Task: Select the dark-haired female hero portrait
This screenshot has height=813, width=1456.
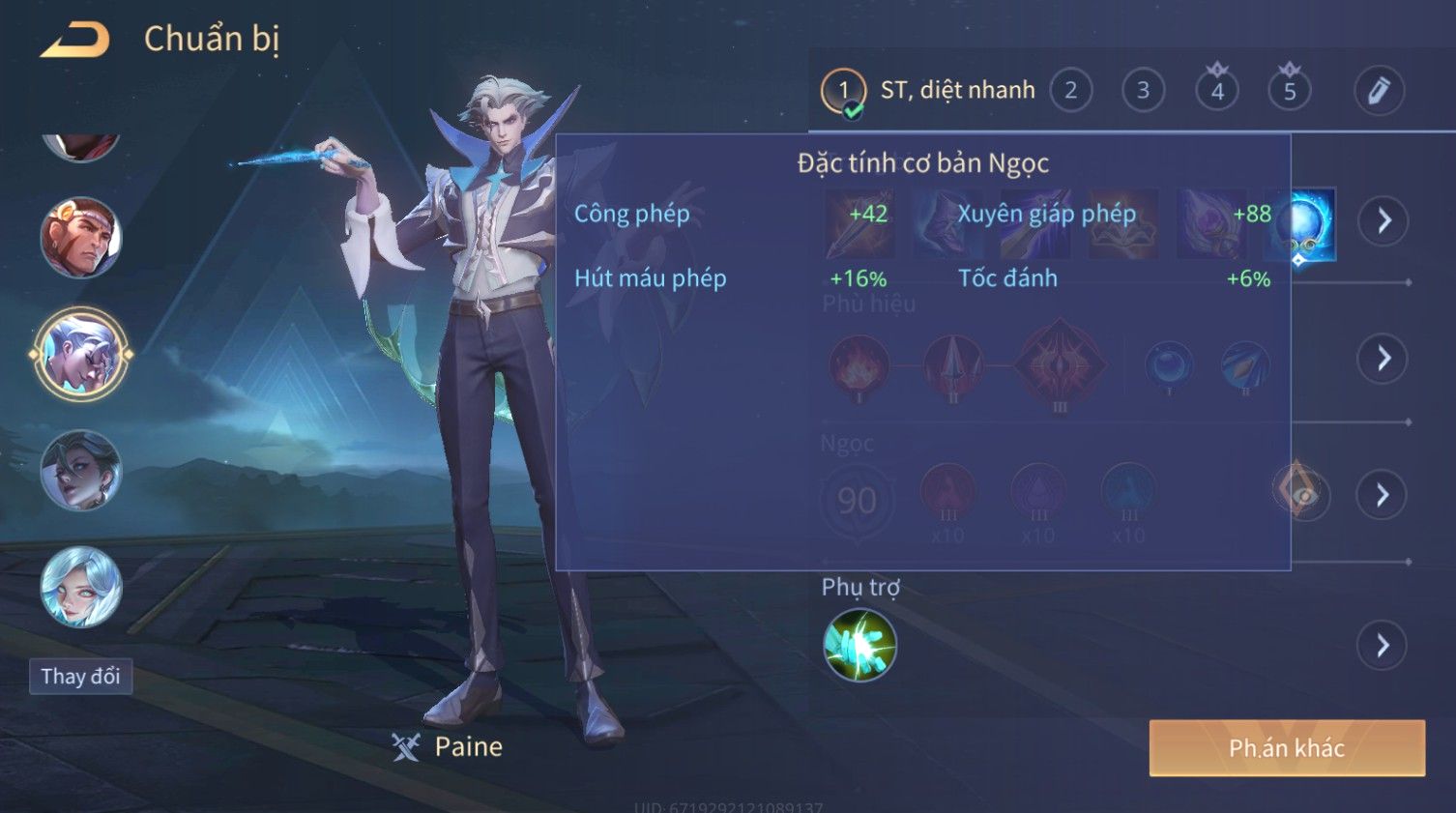Action: (81, 471)
